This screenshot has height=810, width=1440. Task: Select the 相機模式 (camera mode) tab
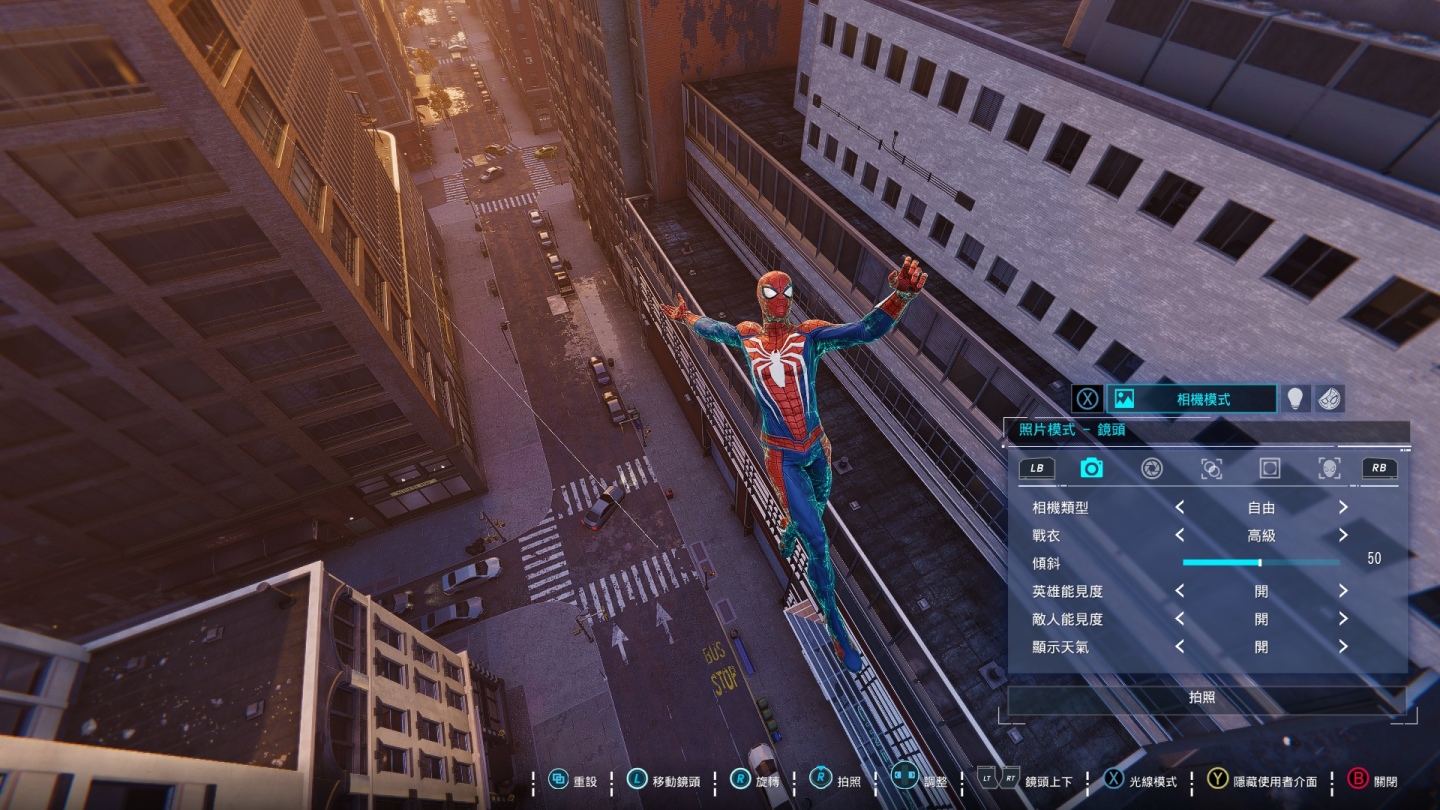click(x=1191, y=399)
